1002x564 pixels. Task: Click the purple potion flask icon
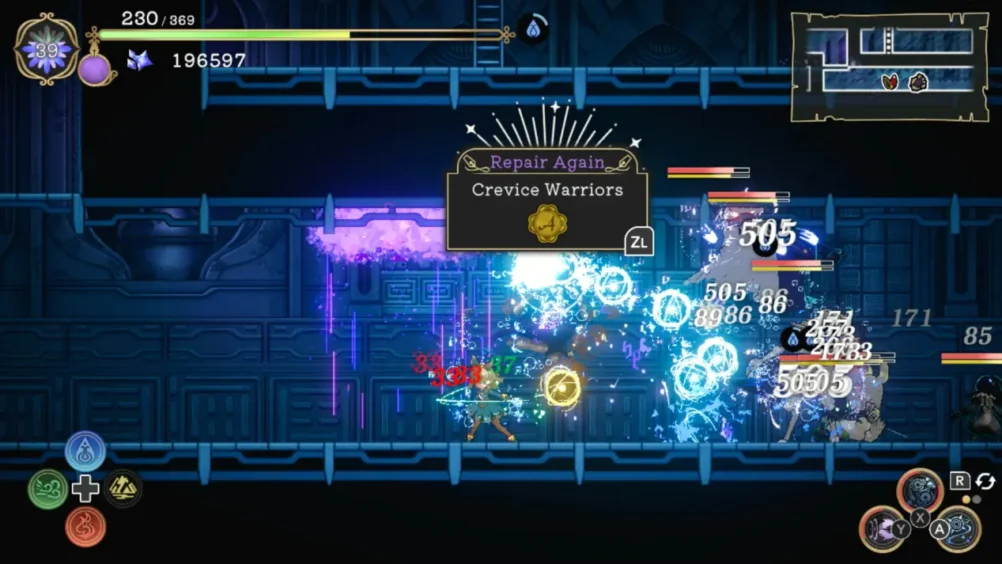95,68
